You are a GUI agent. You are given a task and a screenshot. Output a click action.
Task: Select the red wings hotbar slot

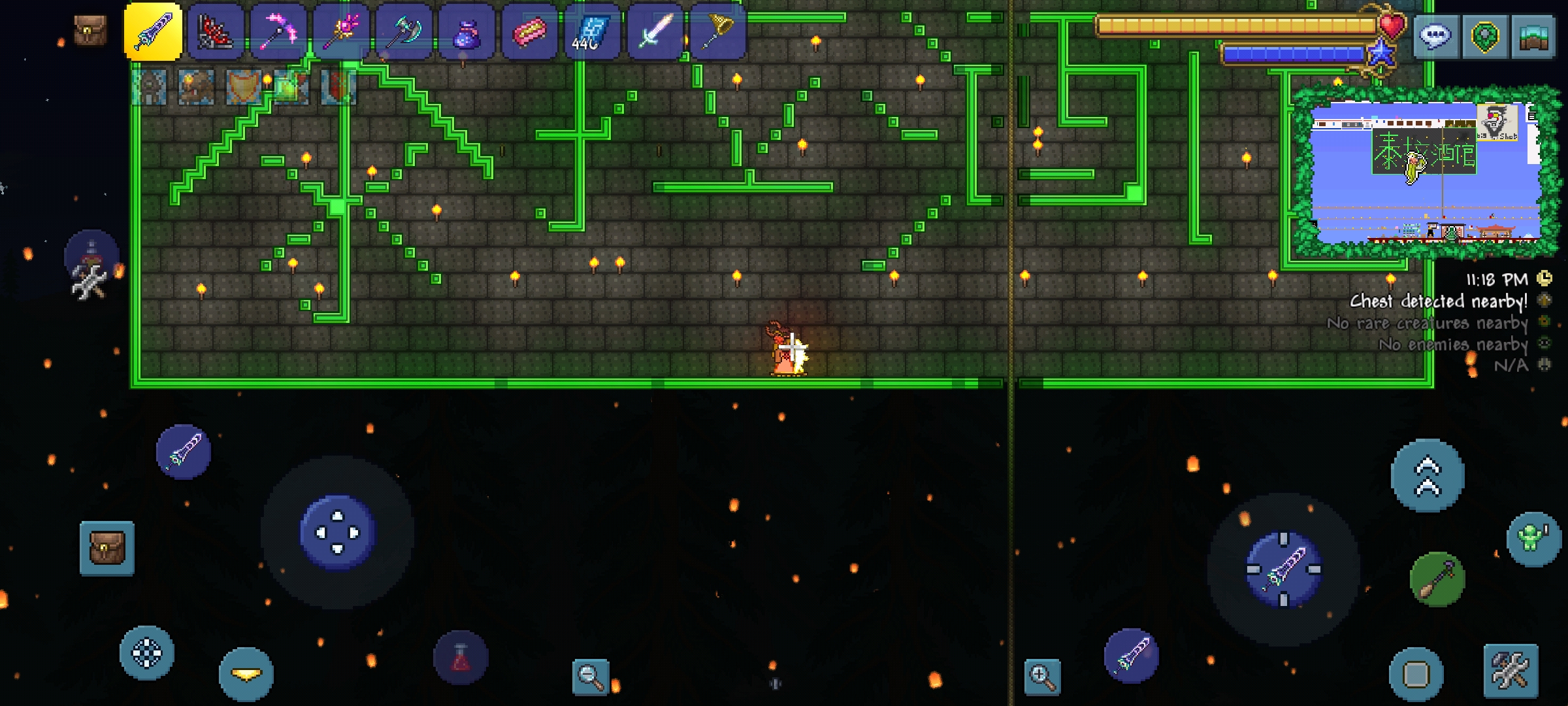tap(216, 31)
